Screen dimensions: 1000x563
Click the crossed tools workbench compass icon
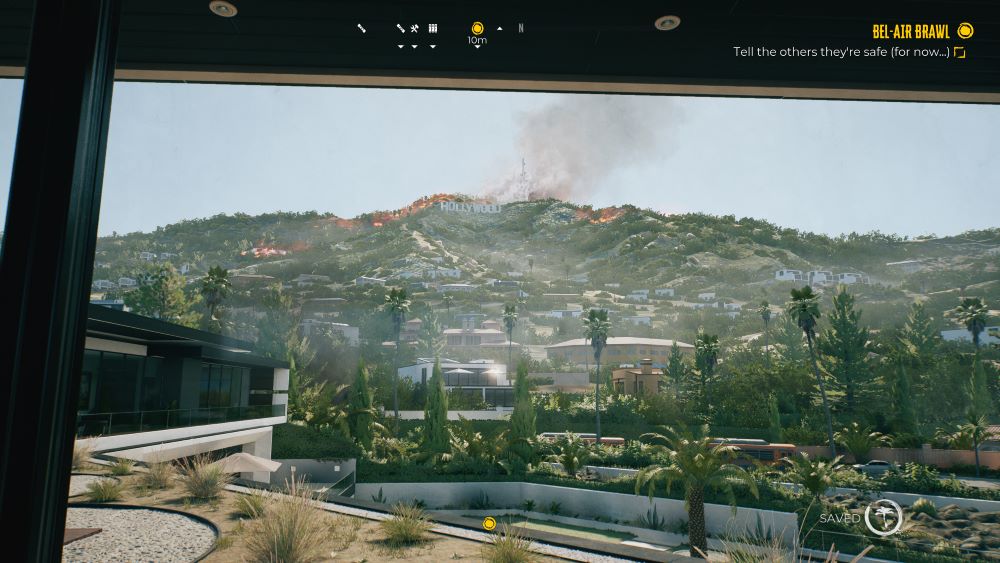click(x=414, y=28)
